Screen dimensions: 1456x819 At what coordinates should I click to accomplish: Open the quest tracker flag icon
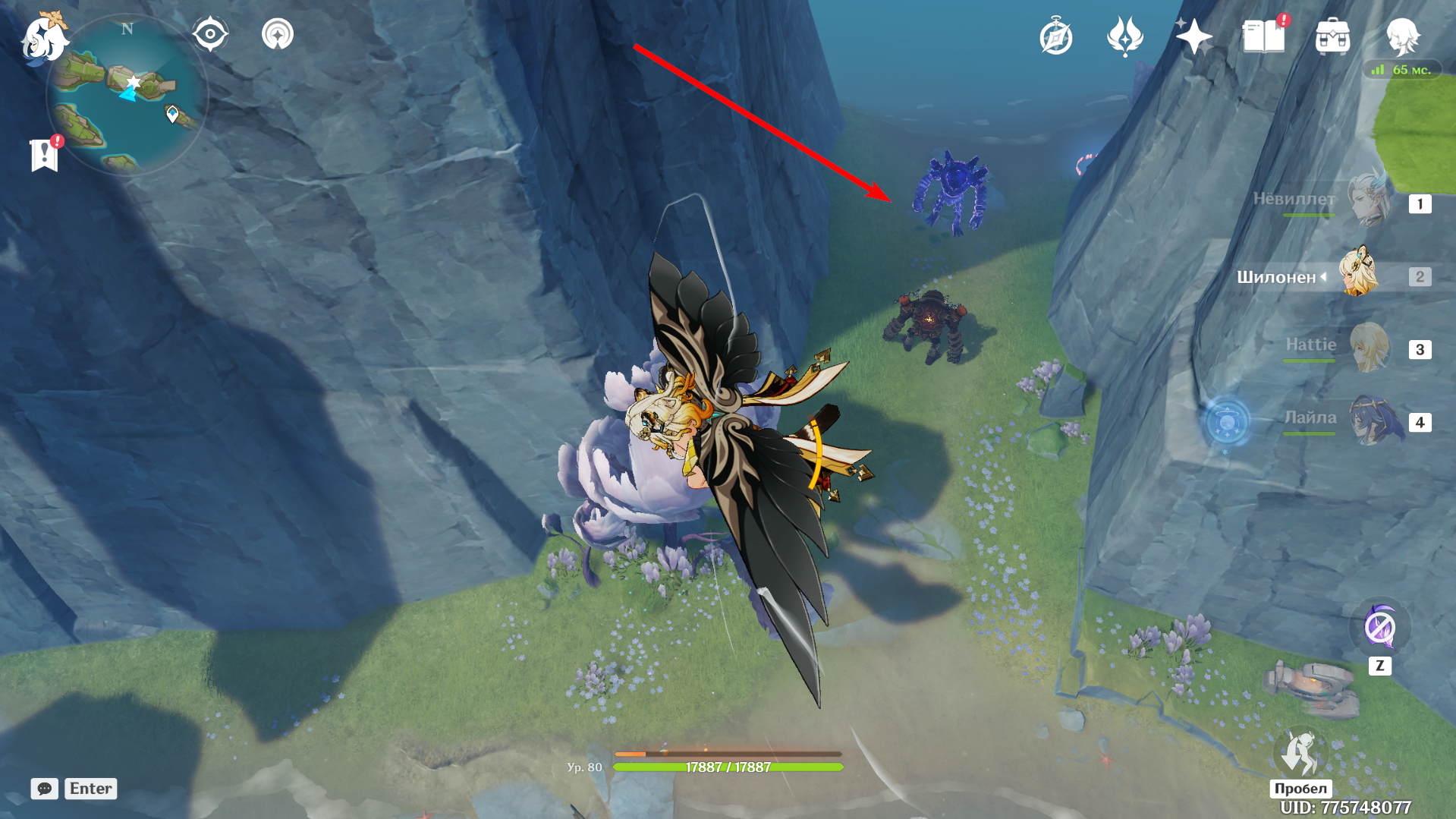point(45,155)
